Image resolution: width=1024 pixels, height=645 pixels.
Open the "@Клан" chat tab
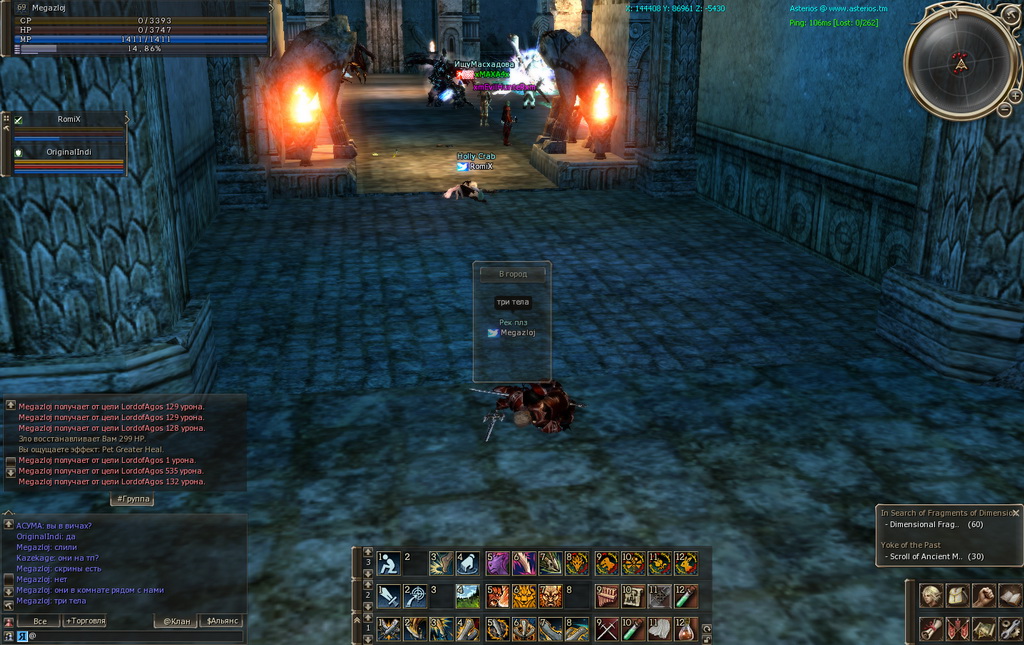click(x=176, y=621)
